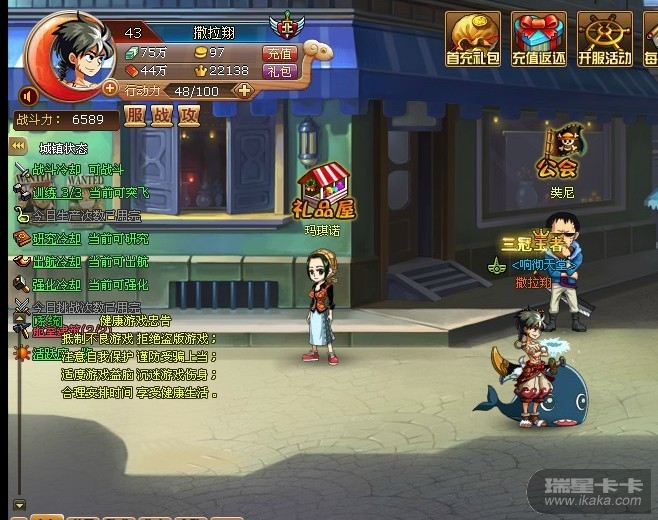The image size is (658, 520).
Task: Click the red 充值 recharge button
Action: 278,53
